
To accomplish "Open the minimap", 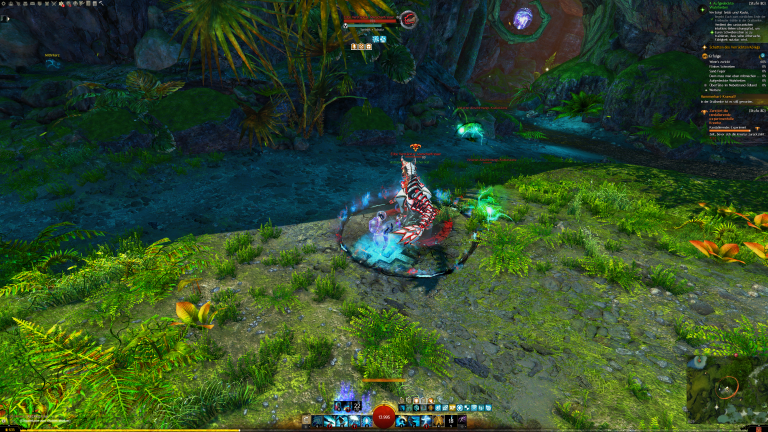I will click(x=726, y=388).
